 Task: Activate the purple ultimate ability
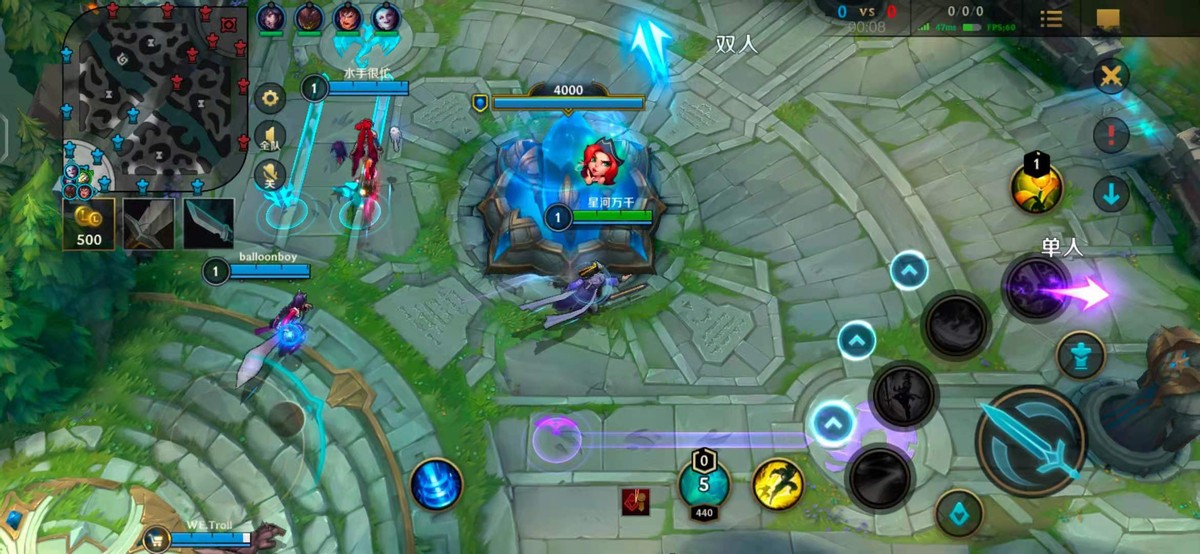[1036, 290]
